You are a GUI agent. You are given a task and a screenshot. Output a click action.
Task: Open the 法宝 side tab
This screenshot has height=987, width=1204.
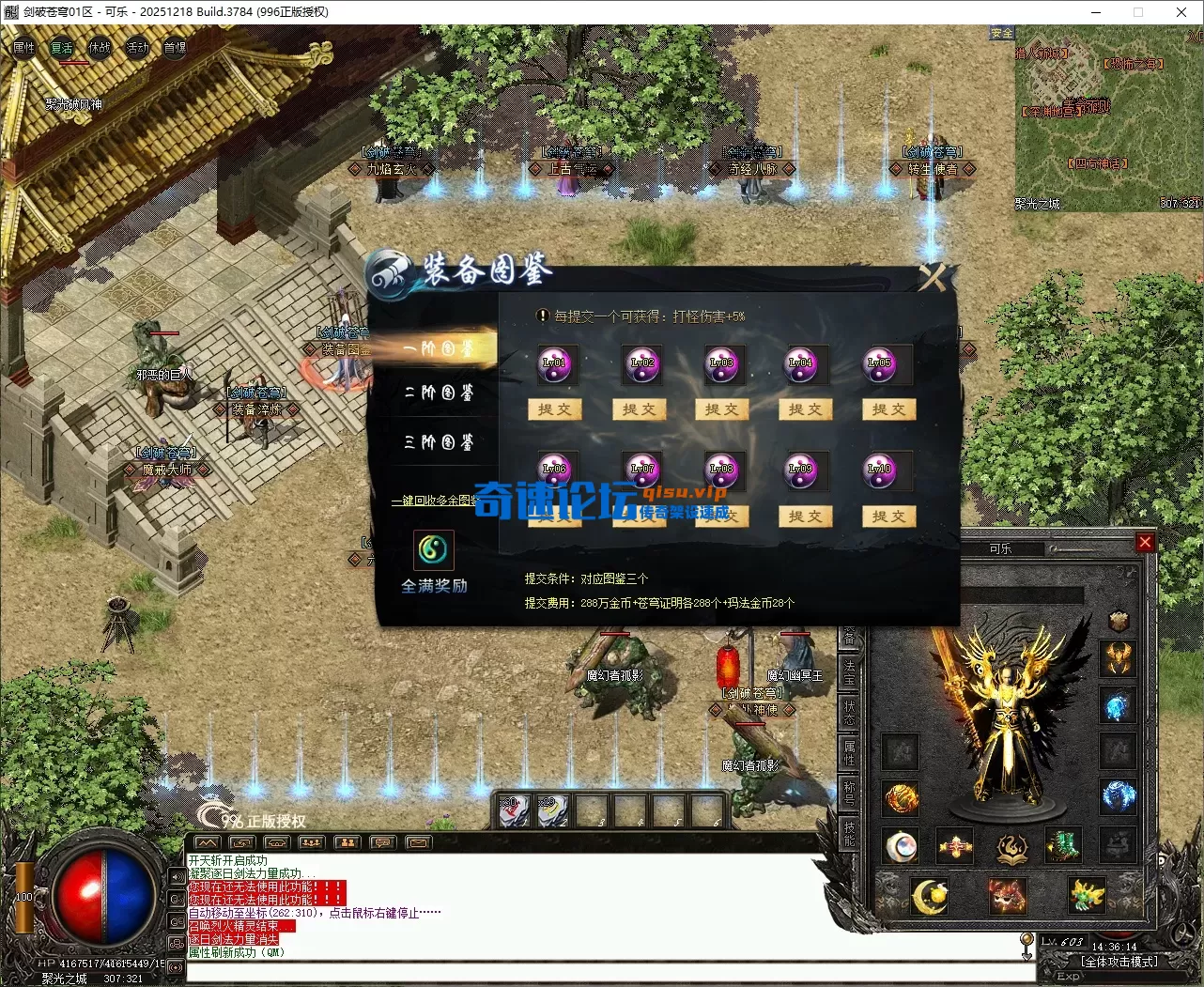[x=849, y=671]
